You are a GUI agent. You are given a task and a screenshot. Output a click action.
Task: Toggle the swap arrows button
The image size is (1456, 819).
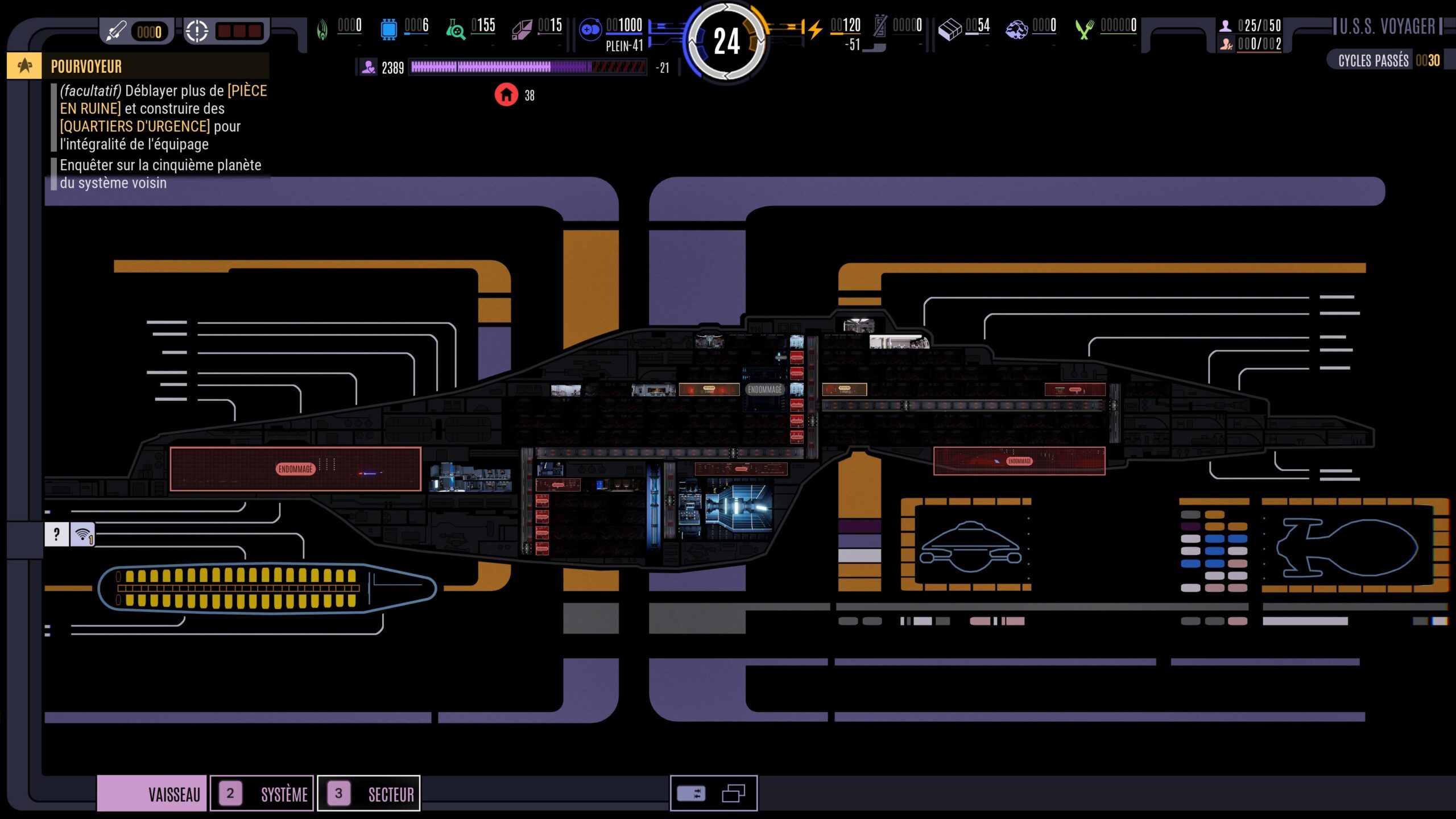[x=691, y=793]
